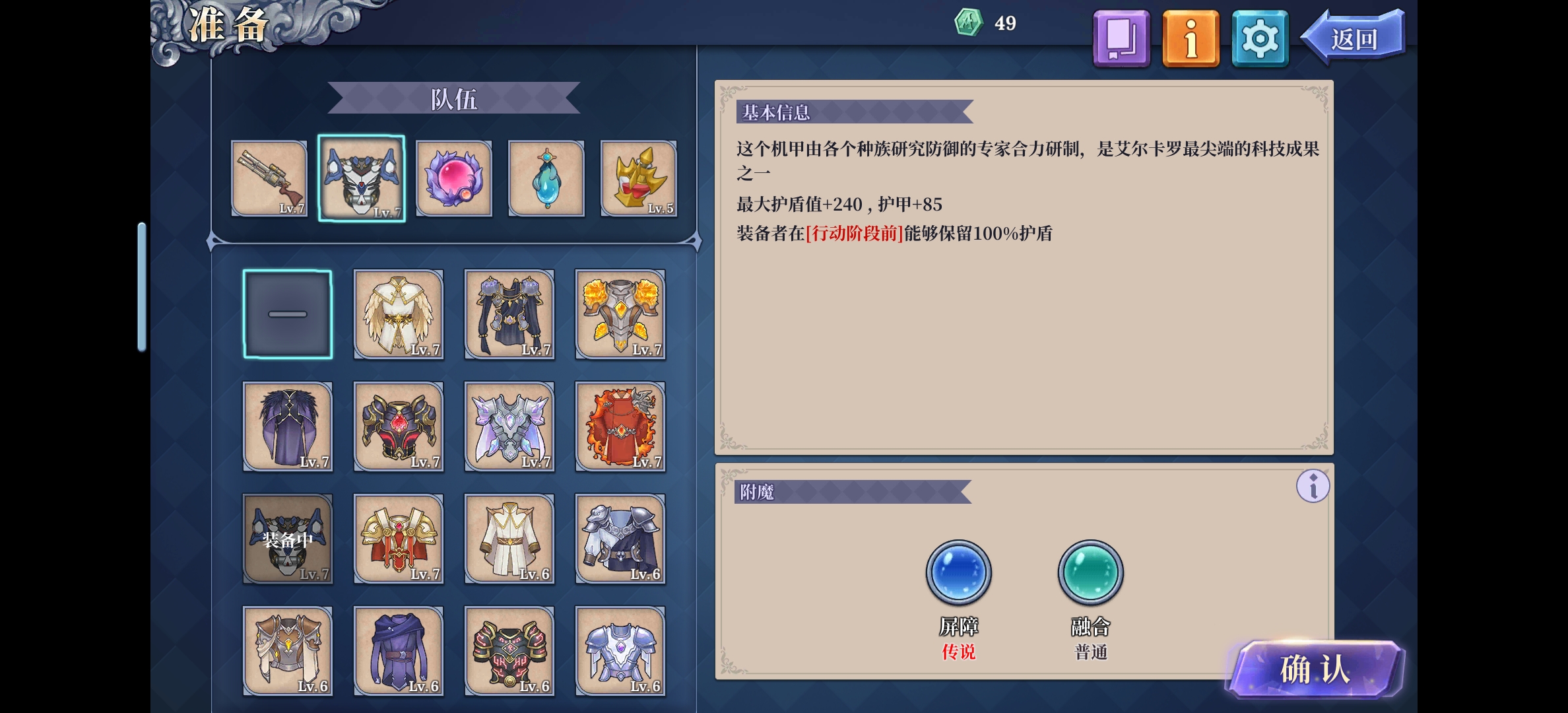Select the armor marked 装备中
The width and height of the screenshot is (1568, 713).
[x=287, y=539]
